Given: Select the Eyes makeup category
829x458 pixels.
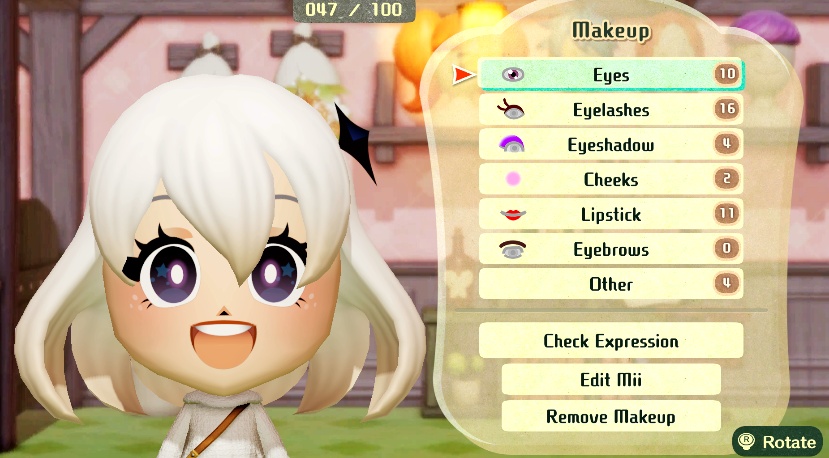Looking at the screenshot, I should click(610, 75).
